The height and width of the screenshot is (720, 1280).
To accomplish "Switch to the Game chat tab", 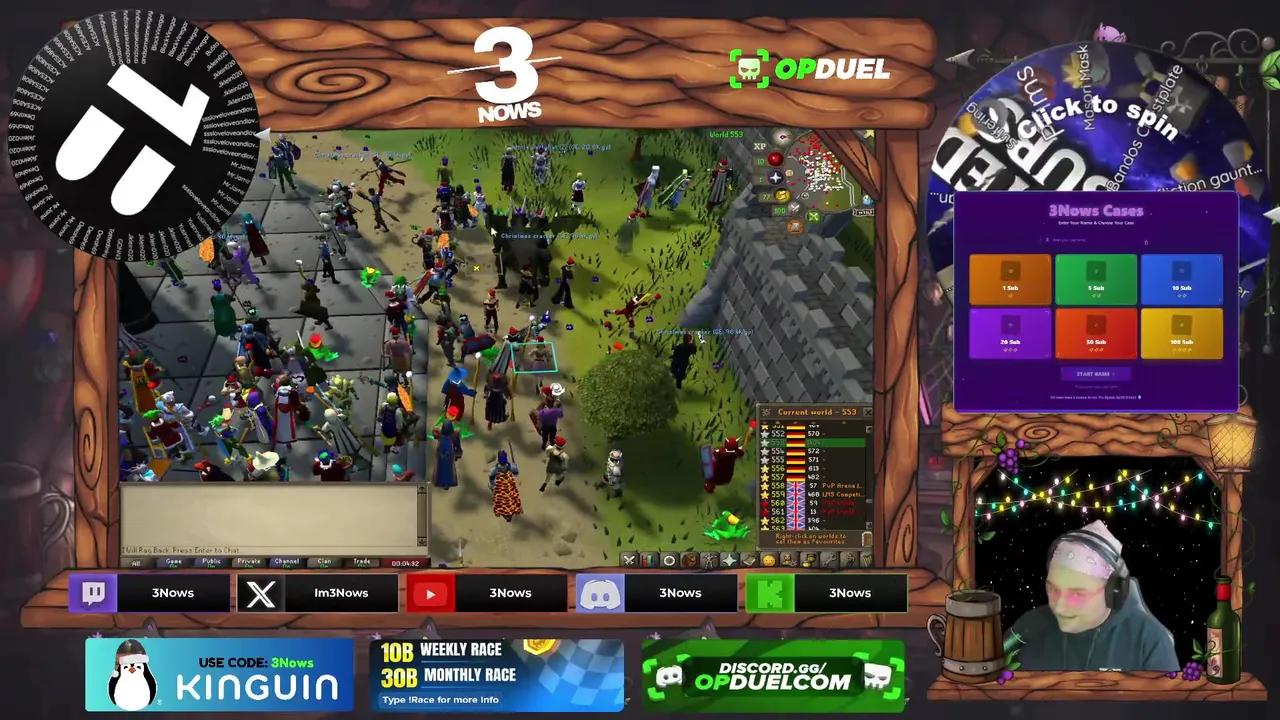I will pos(173,562).
